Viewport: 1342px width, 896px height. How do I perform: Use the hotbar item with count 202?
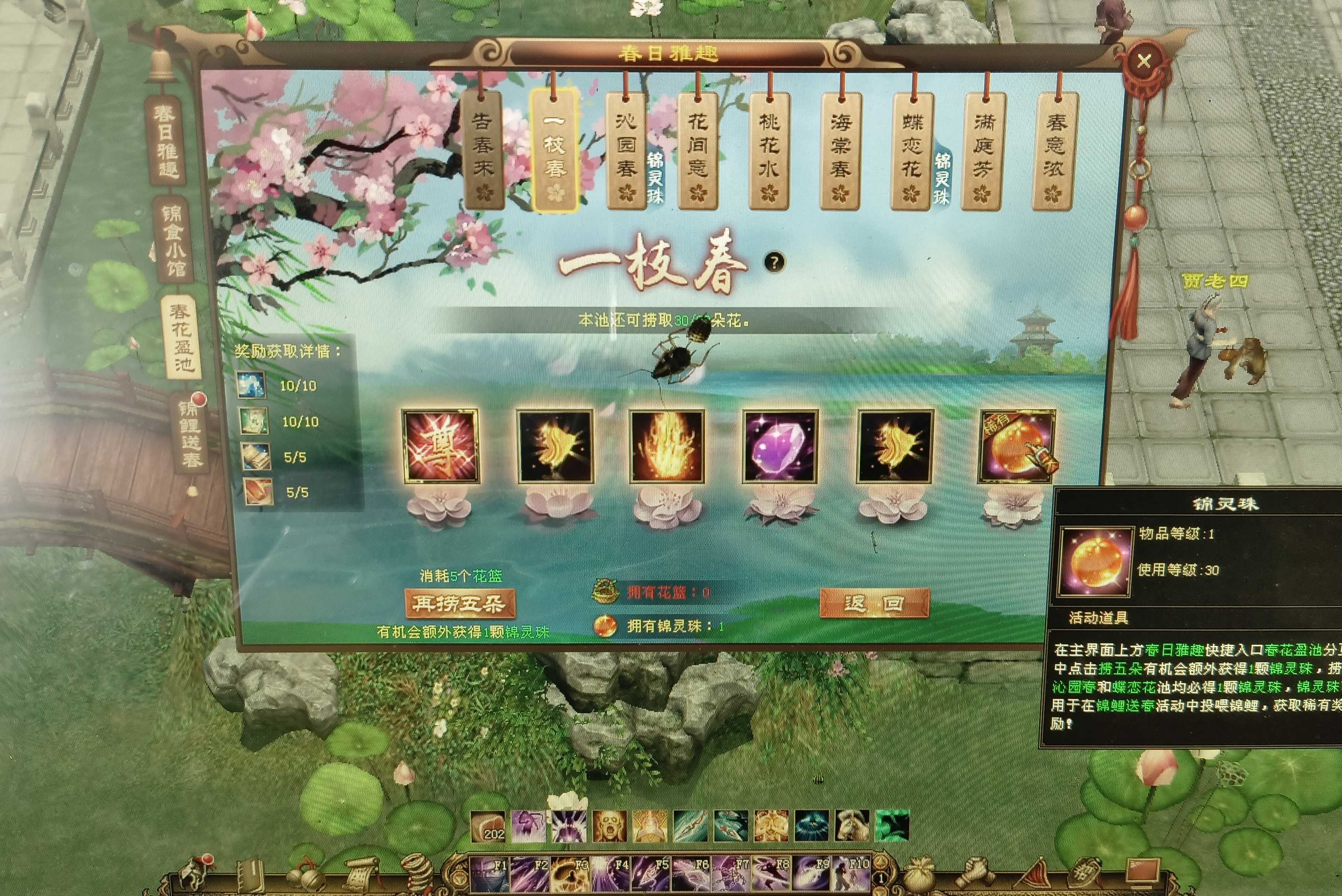click(488, 826)
